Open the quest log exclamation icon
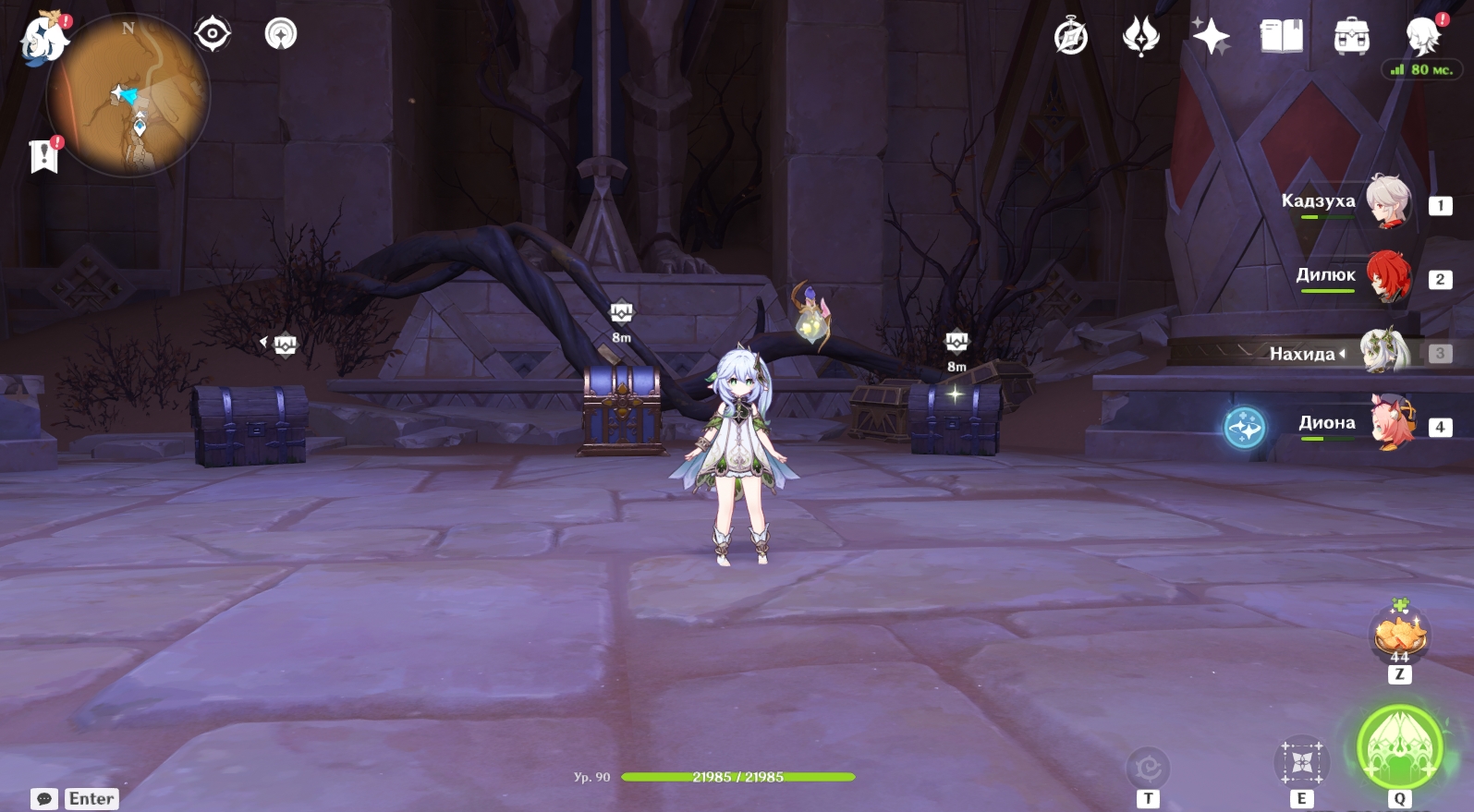This screenshot has height=812, width=1474. point(43,156)
